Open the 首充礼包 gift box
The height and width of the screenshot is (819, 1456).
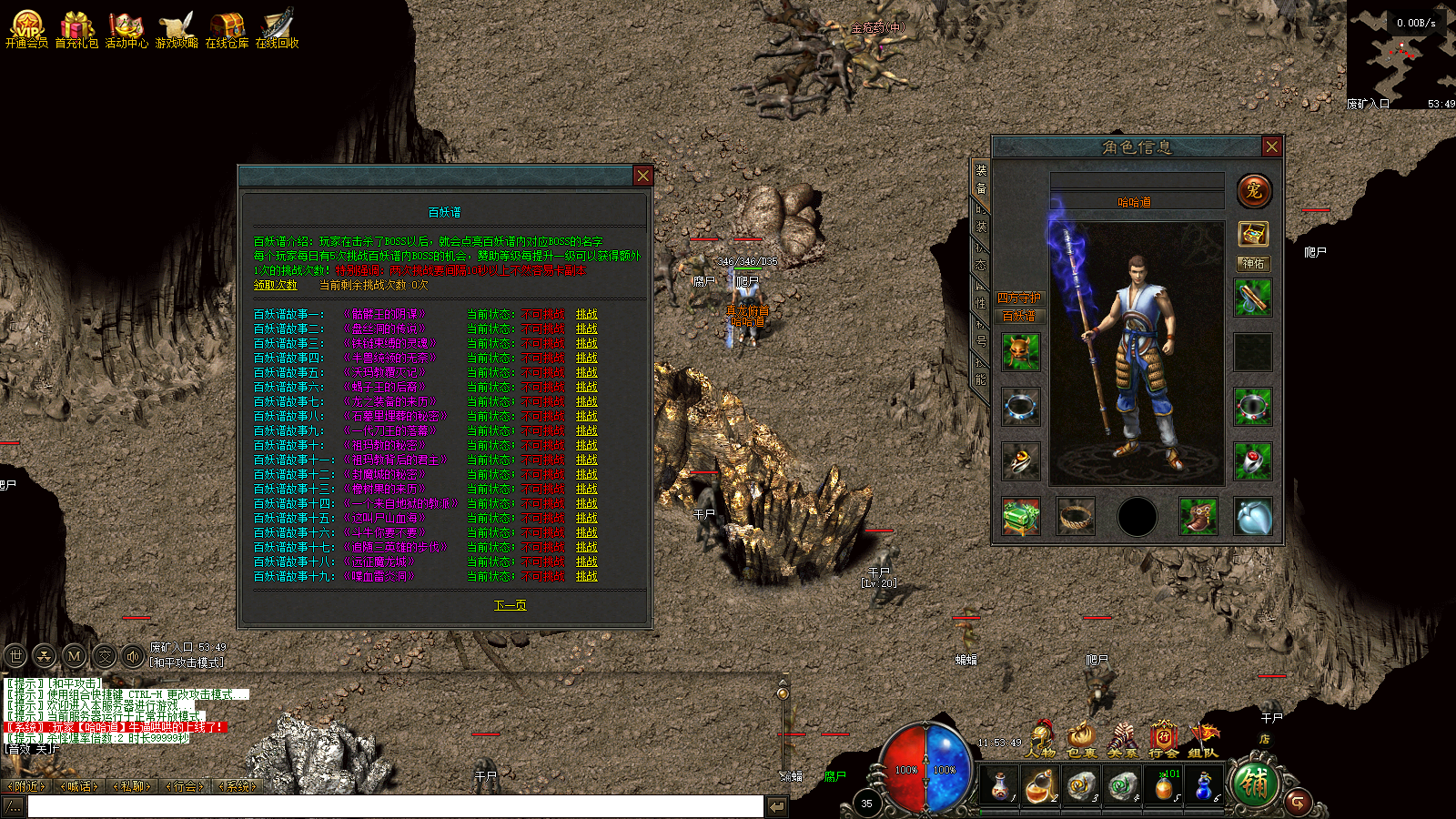pyautogui.click(x=76, y=29)
